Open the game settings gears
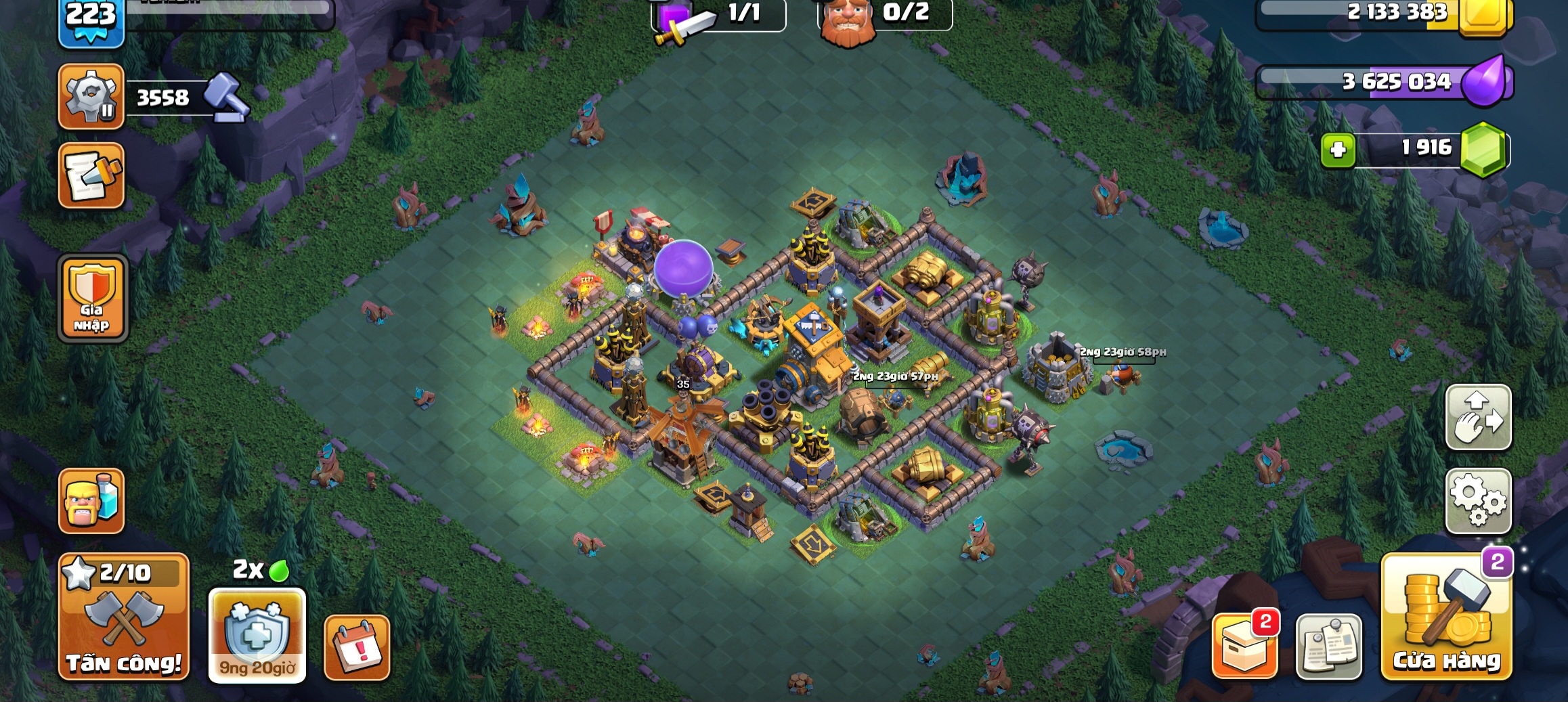The height and width of the screenshot is (702, 1568). coord(1478,500)
